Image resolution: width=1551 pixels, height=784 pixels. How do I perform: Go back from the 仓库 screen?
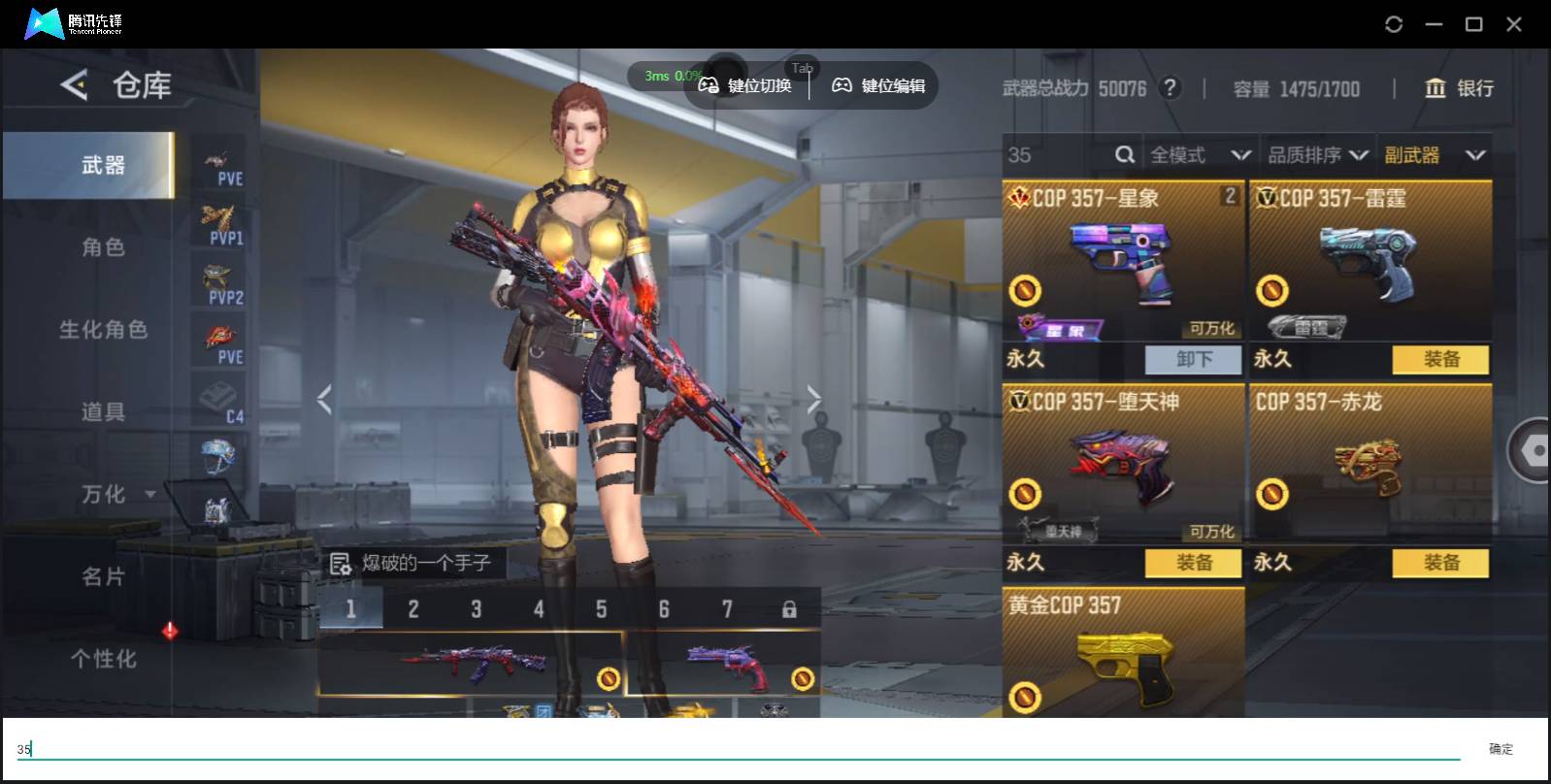74,85
